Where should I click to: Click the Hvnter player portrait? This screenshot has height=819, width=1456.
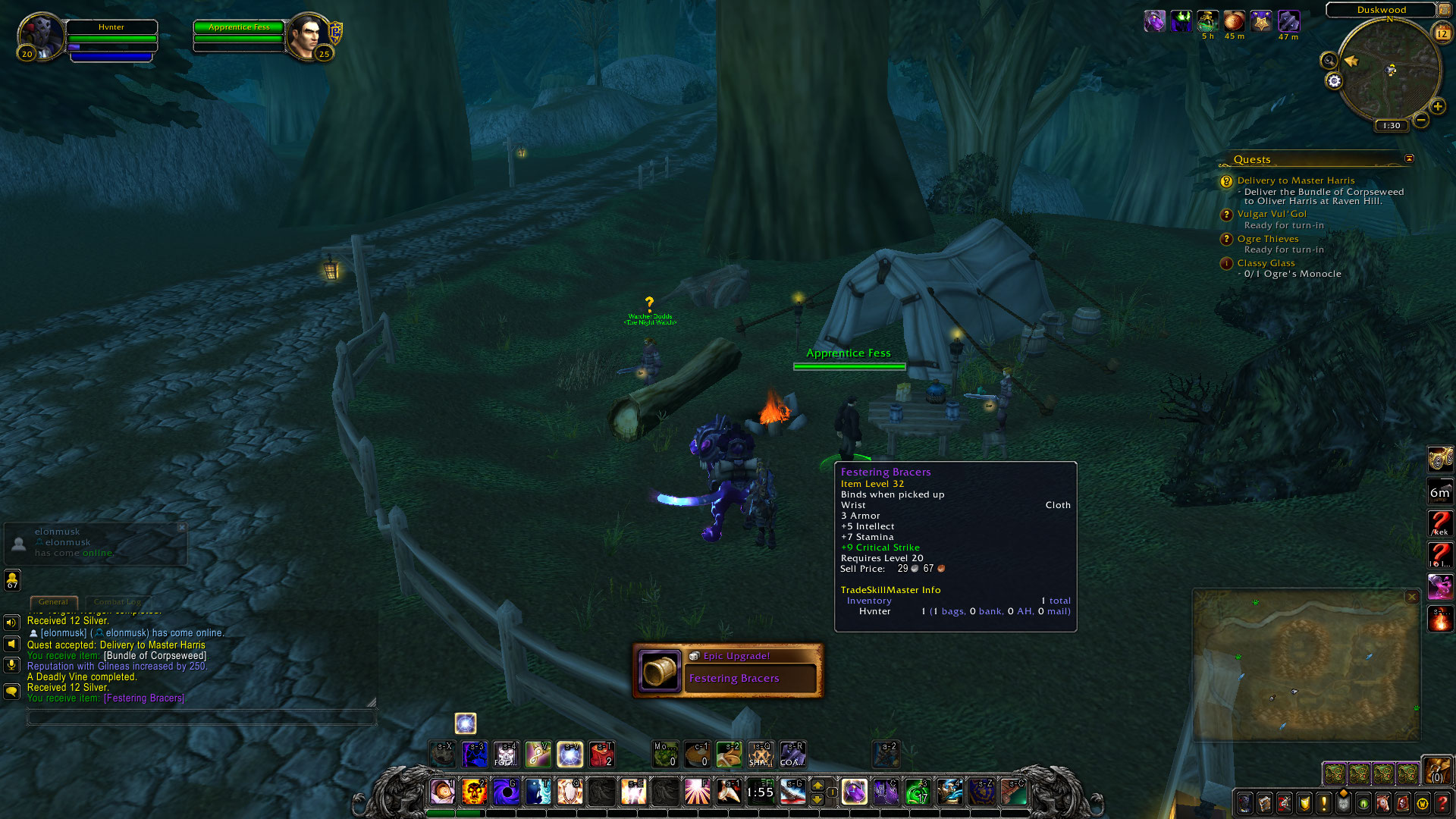pos(41,36)
